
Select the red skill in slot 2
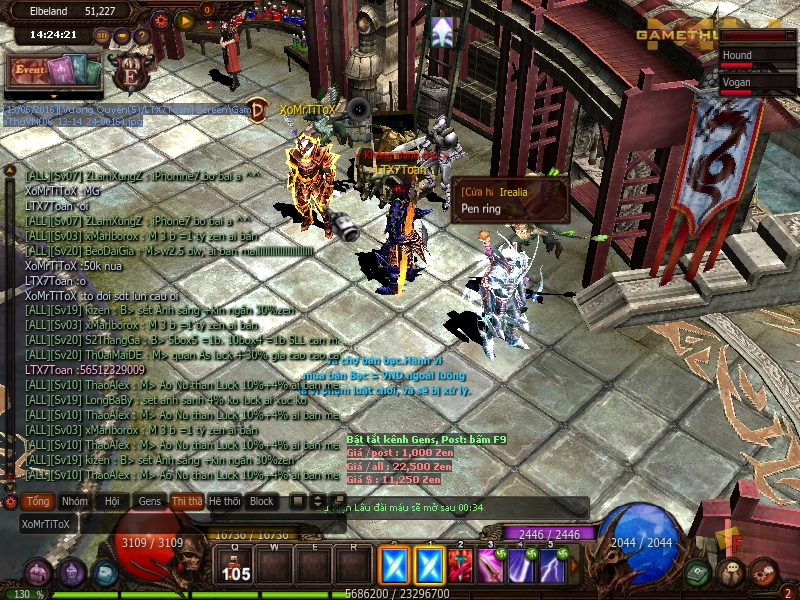click(460, 567)
